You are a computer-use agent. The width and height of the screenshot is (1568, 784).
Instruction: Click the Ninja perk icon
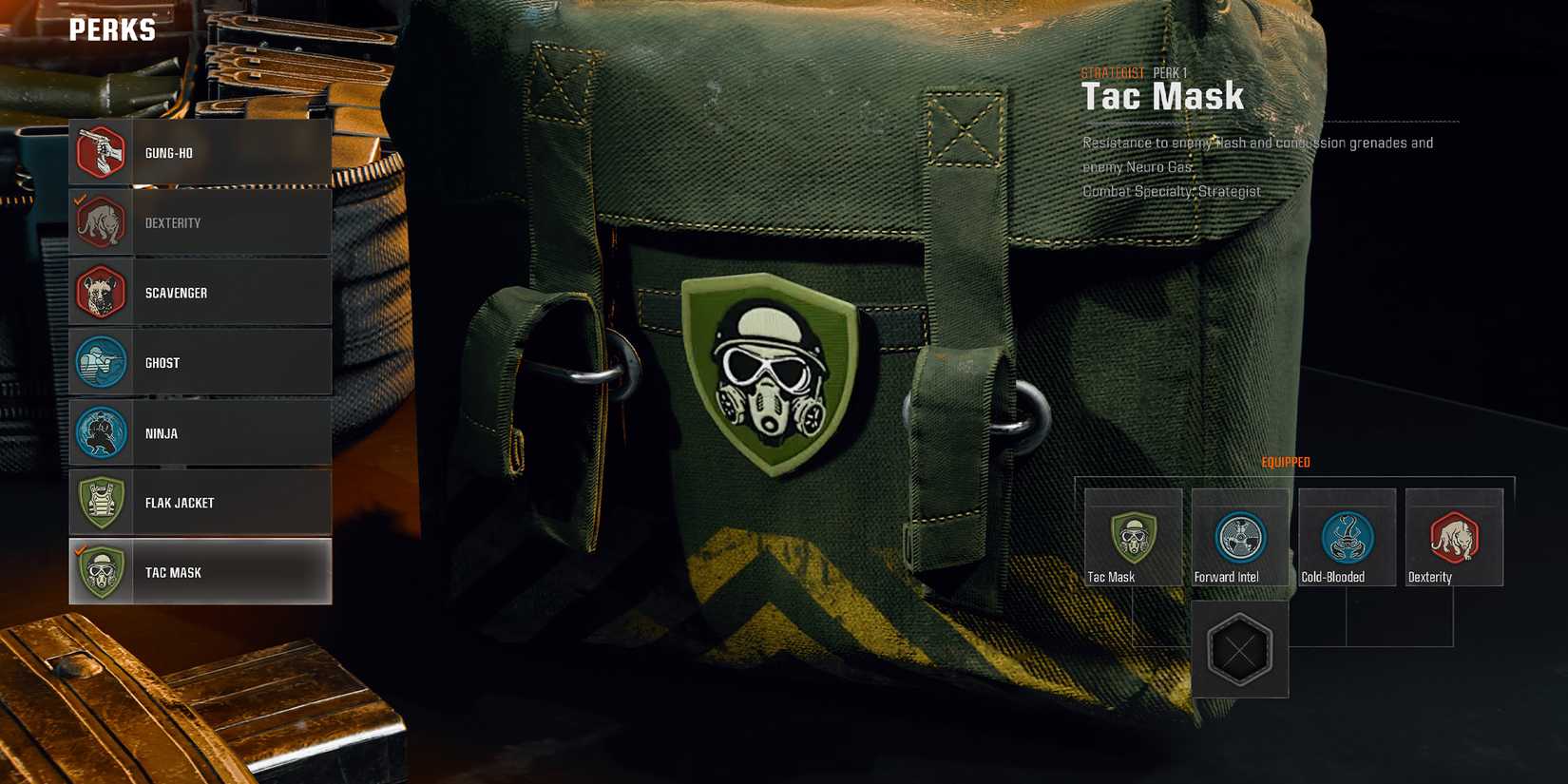tap(101, 432)
